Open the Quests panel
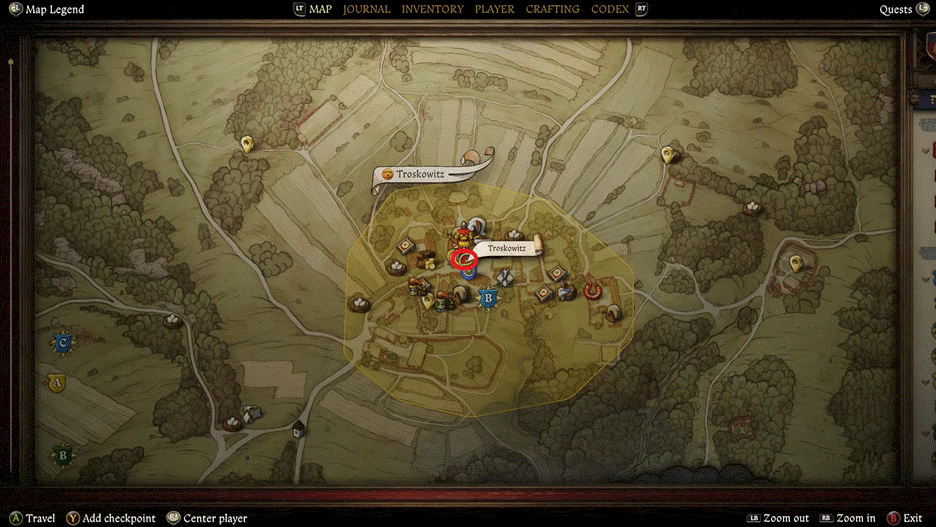 point(895,10)
